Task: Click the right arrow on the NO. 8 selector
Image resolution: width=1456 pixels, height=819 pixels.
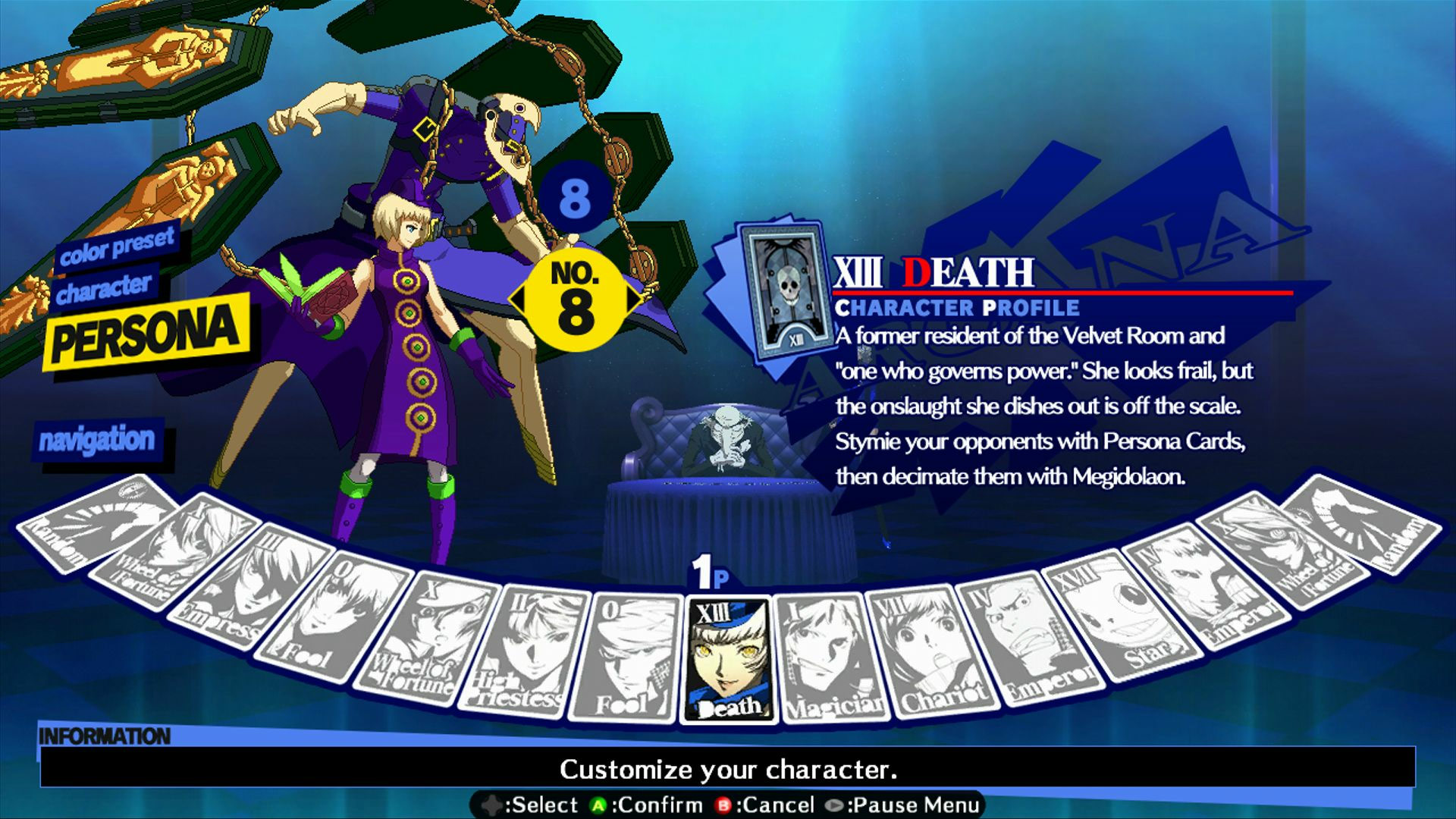Action: pyautogui.click(x=632, y=298)
